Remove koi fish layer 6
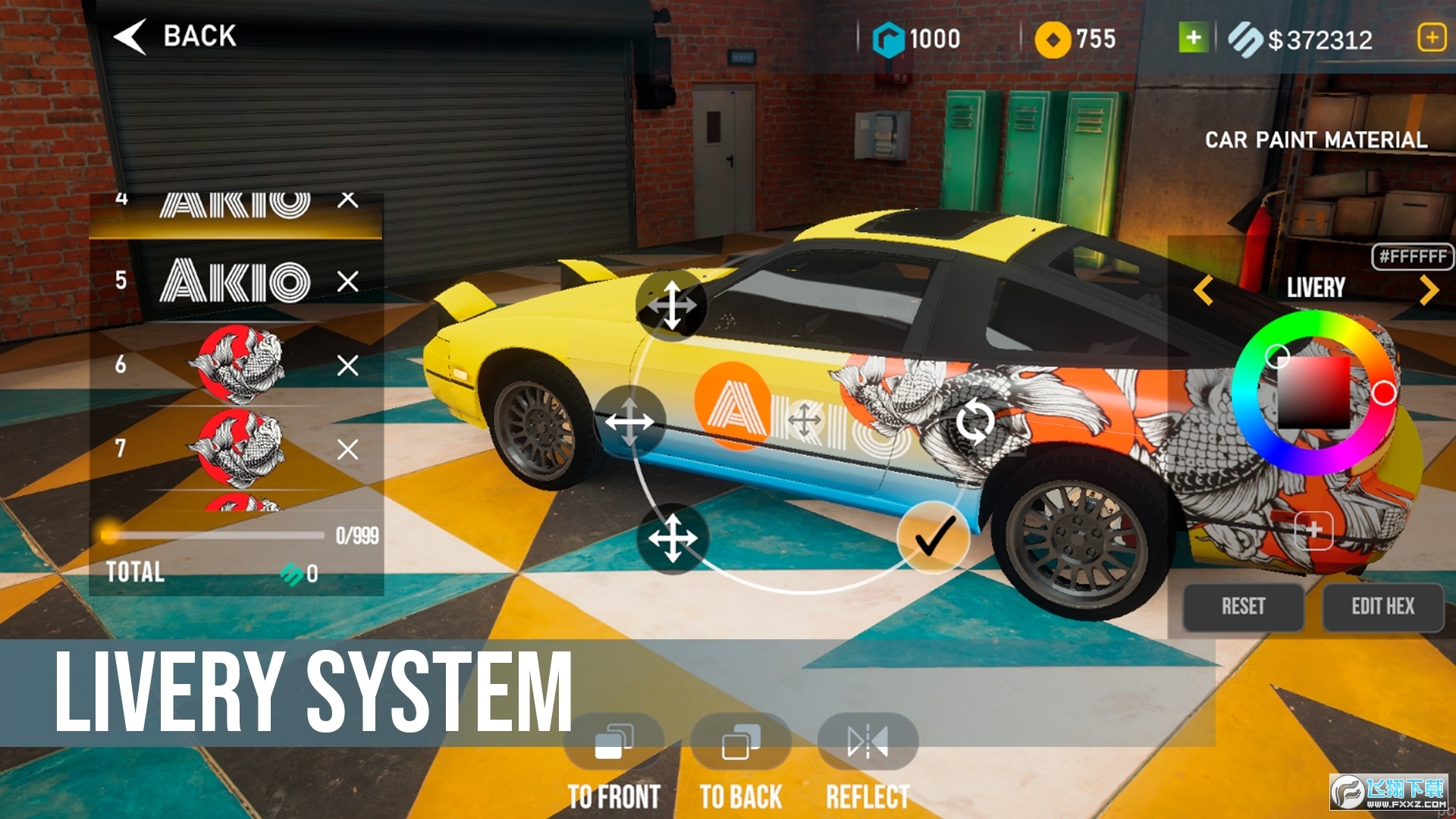The image size is (1456, 819). 348,366
